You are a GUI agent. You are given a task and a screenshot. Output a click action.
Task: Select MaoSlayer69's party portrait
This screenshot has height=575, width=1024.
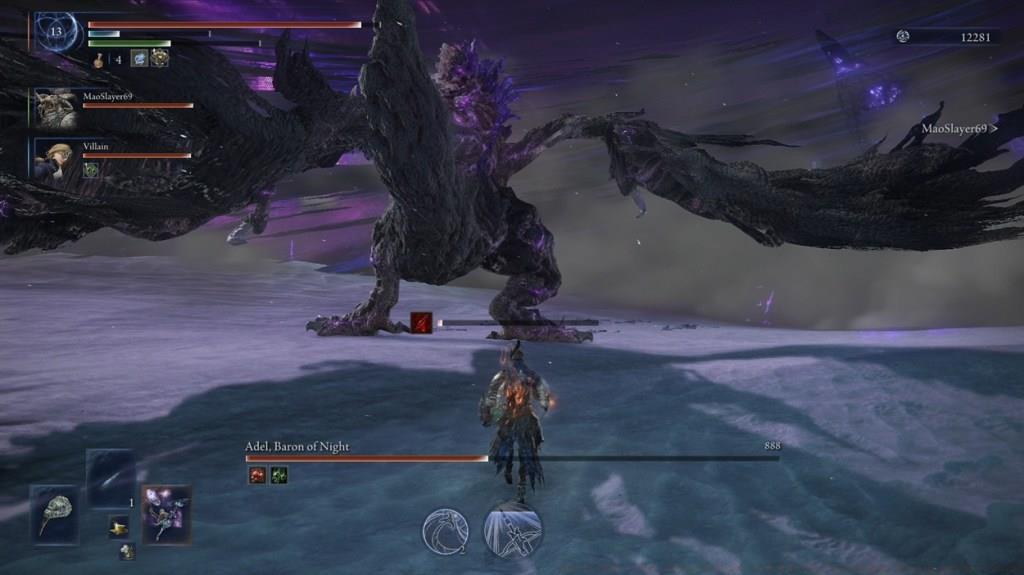(x=56, y=107)
